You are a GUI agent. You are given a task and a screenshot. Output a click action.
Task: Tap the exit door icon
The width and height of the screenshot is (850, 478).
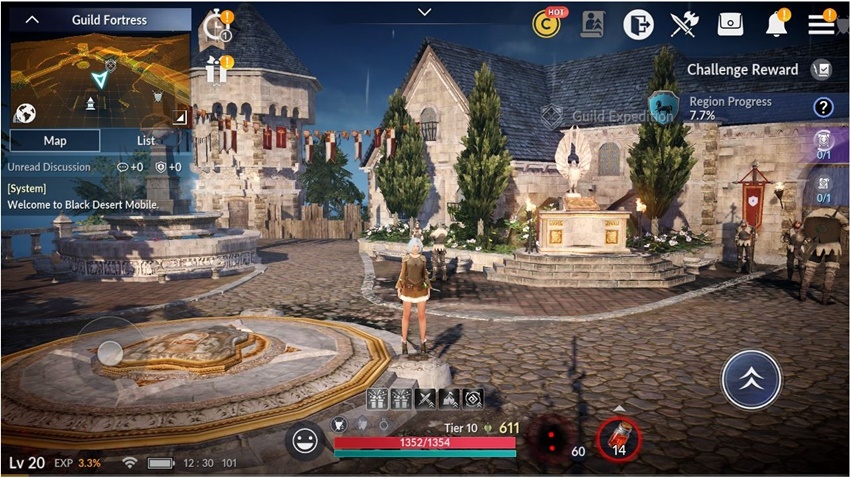pyautogui.click(x=638, y=24)
